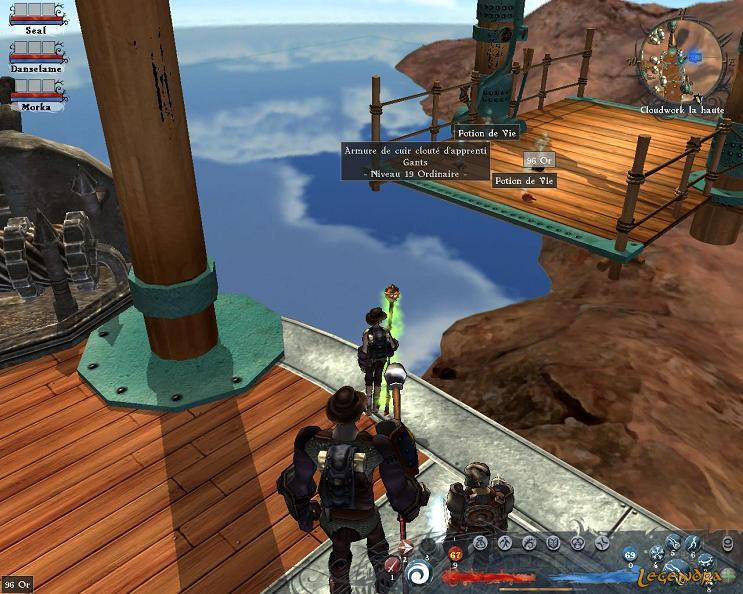743x594 pixels.
Task: Click the running figure menu button
Action: (505, 543)
